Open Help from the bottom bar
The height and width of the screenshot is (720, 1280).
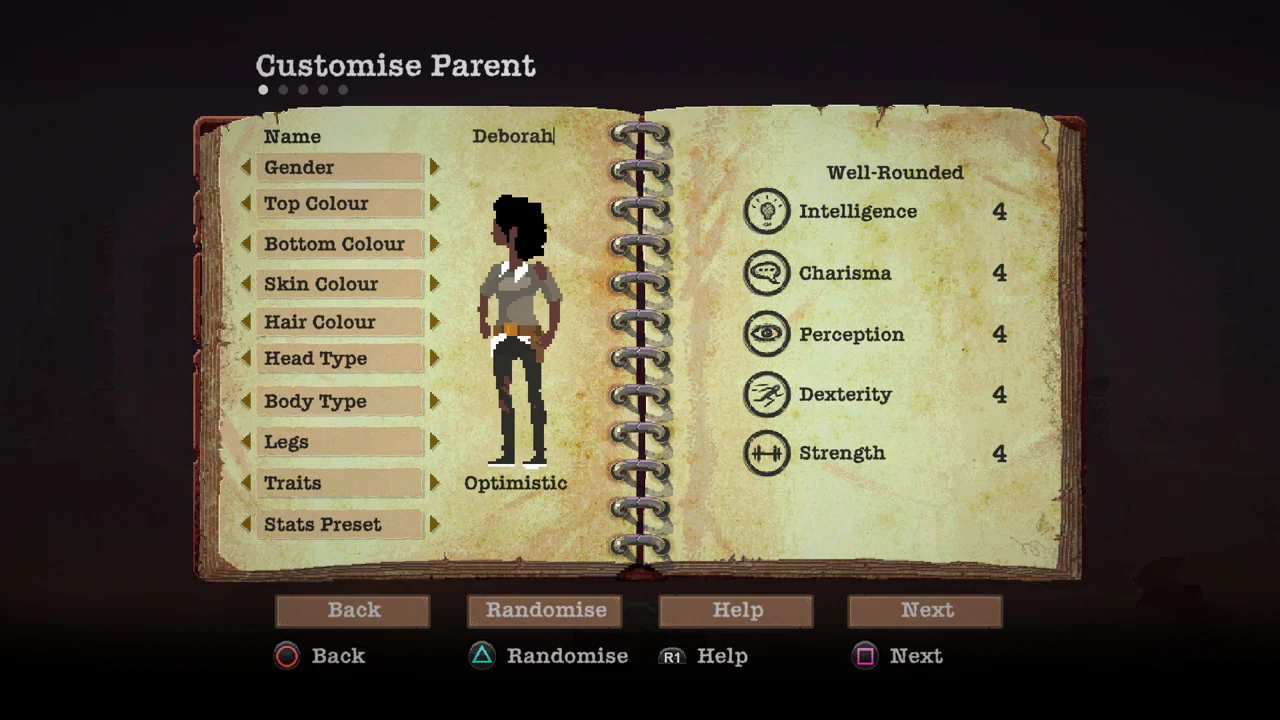click(737, 610)
